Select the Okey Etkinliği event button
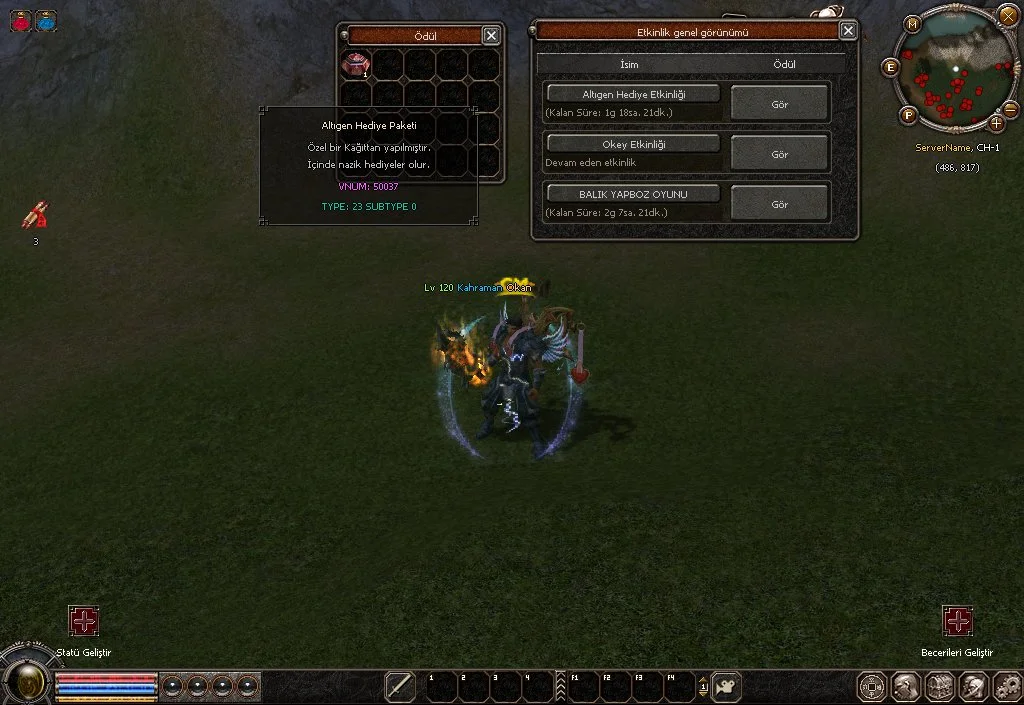 click(x=633, y=144)
